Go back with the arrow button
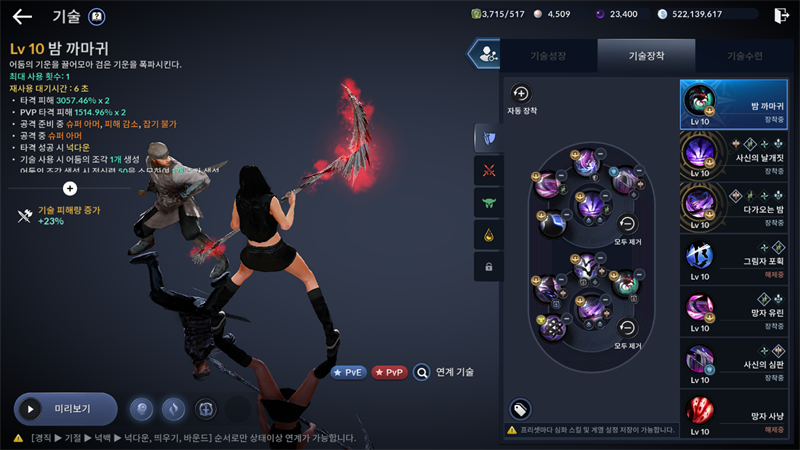 22,16
